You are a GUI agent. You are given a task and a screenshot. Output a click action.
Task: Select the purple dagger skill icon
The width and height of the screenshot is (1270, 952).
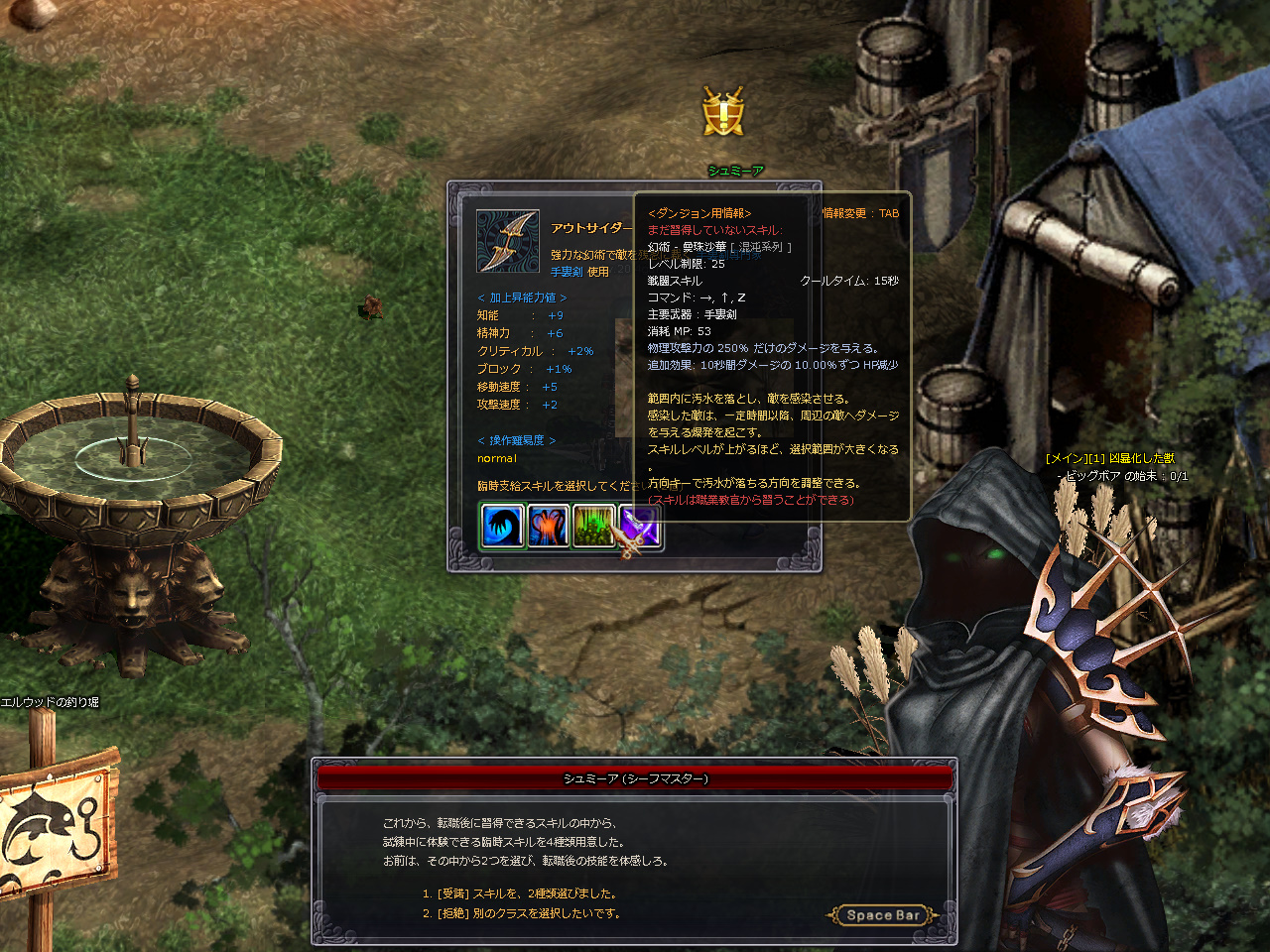pyautogui.click(x=639, y=526)
